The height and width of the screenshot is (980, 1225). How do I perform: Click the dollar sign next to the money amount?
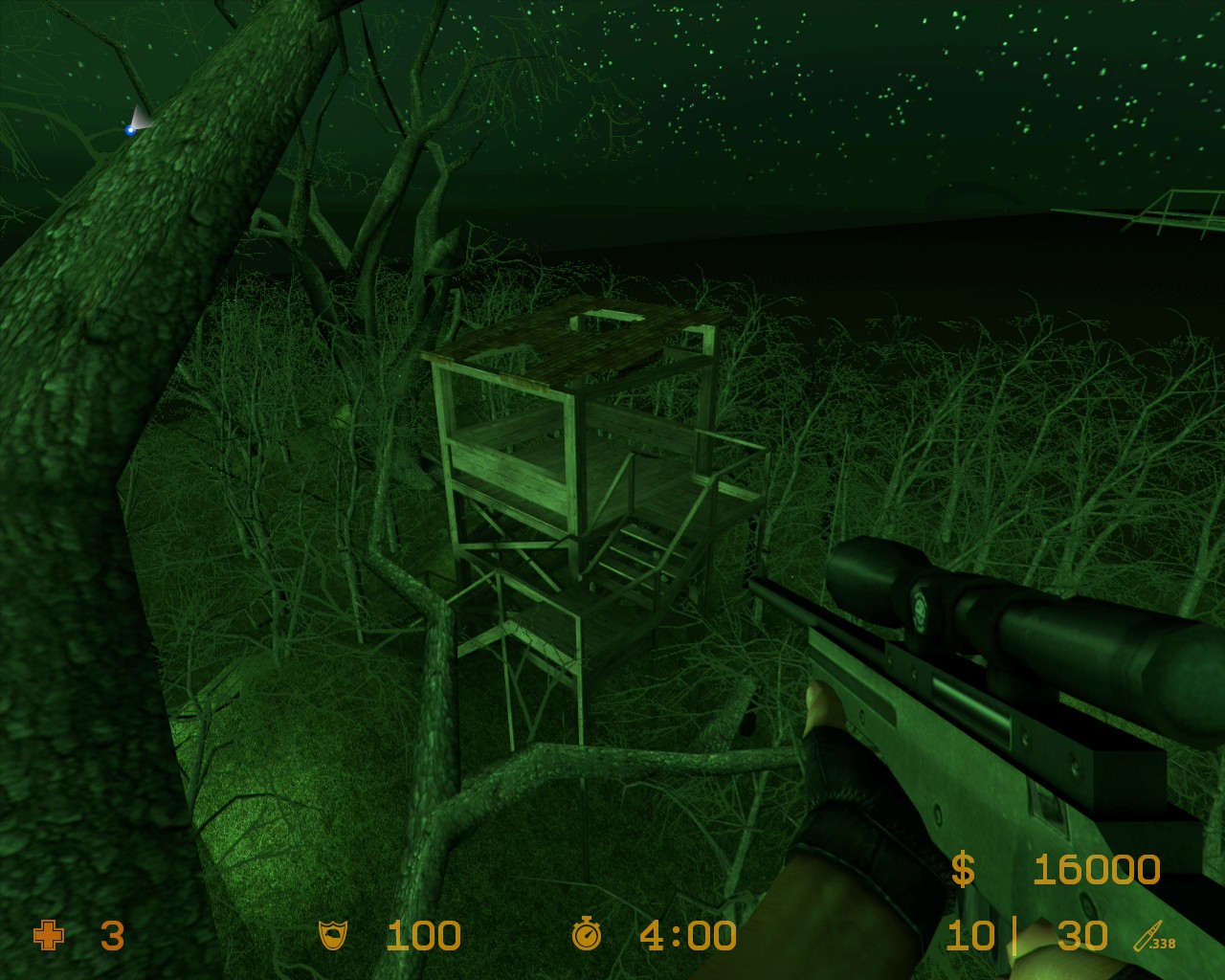point(965,869)
